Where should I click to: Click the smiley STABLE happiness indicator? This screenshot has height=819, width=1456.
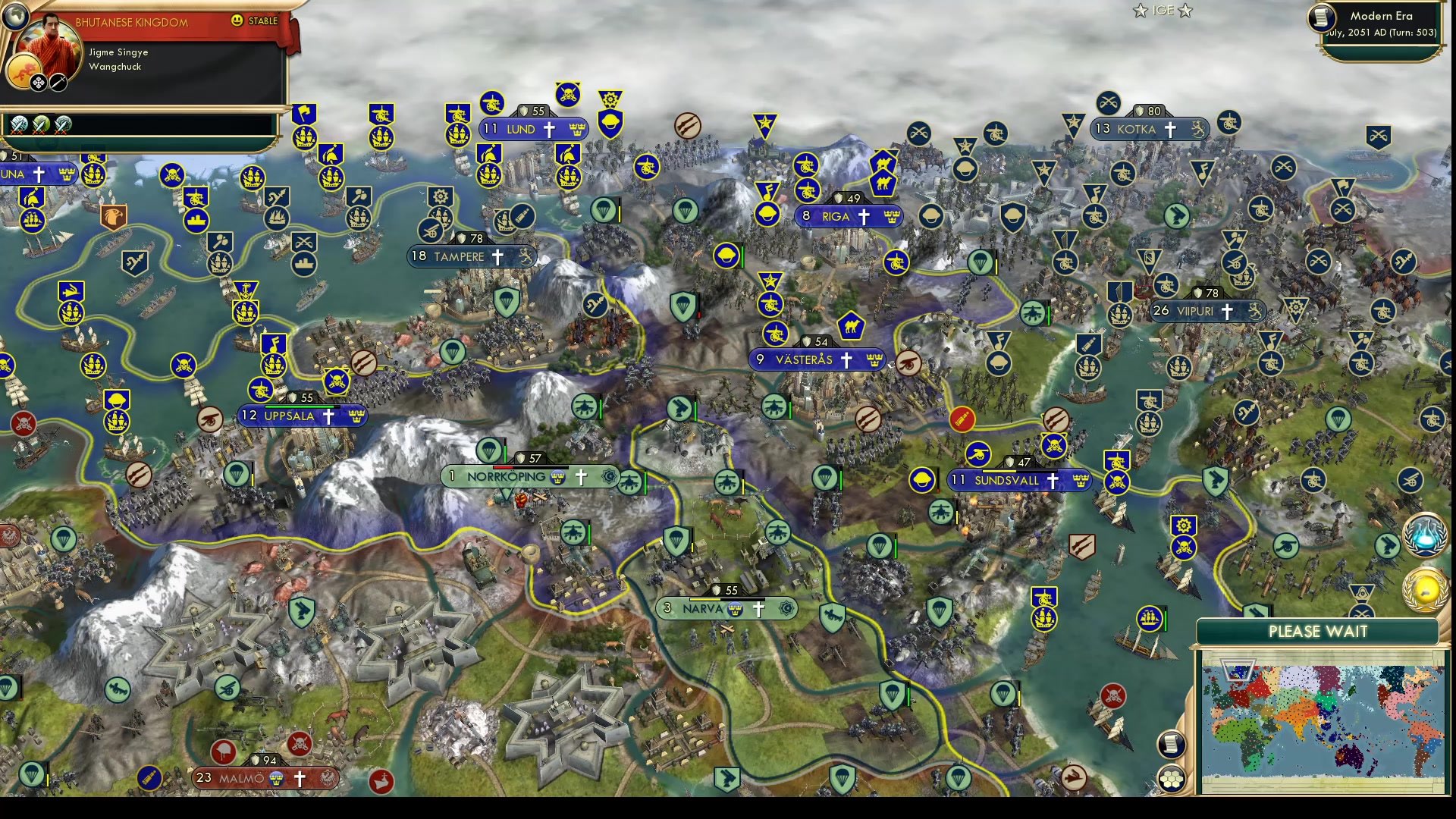point(237,21)
